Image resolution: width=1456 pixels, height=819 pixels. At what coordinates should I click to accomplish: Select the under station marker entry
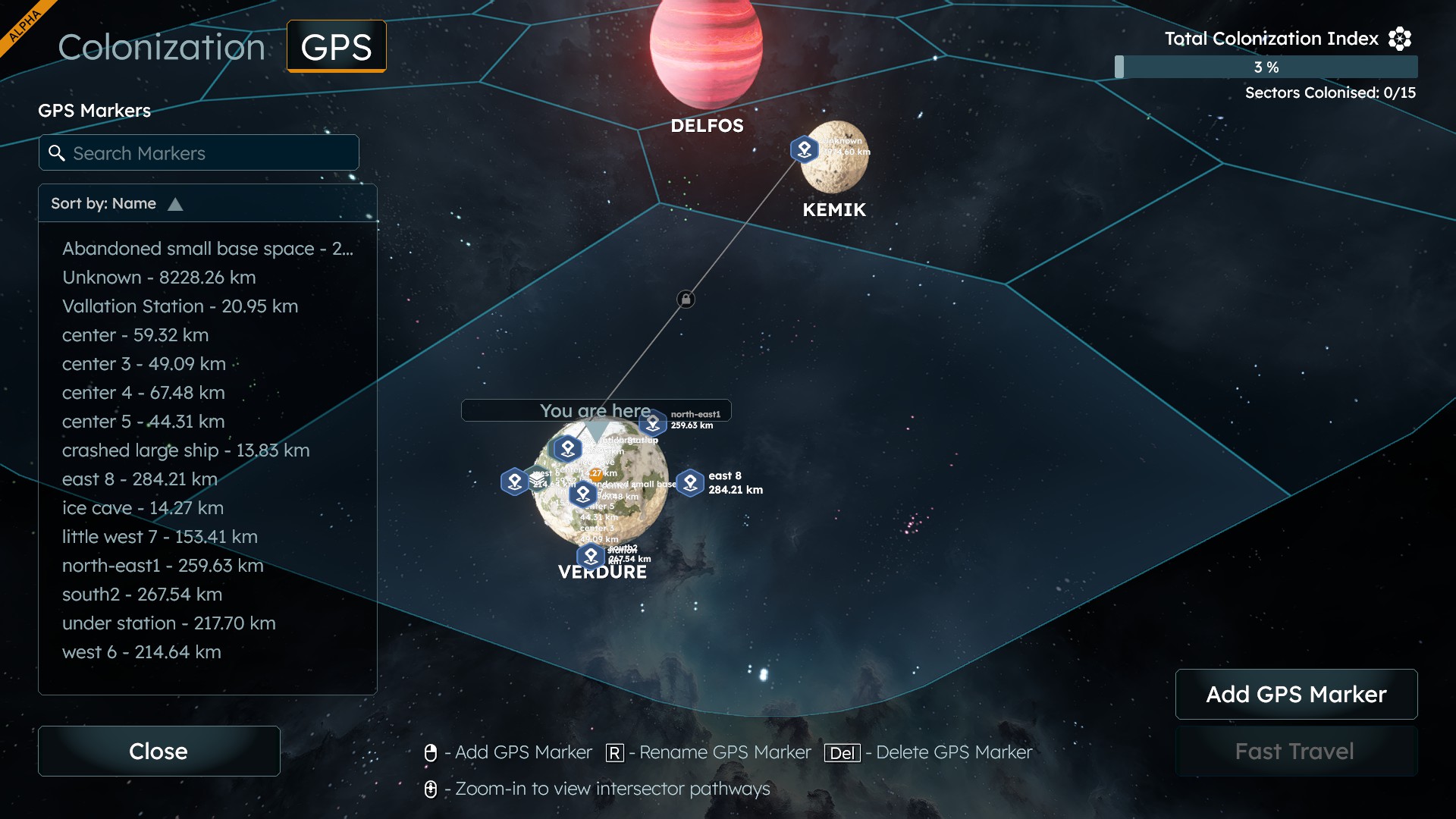pos(169,623)
